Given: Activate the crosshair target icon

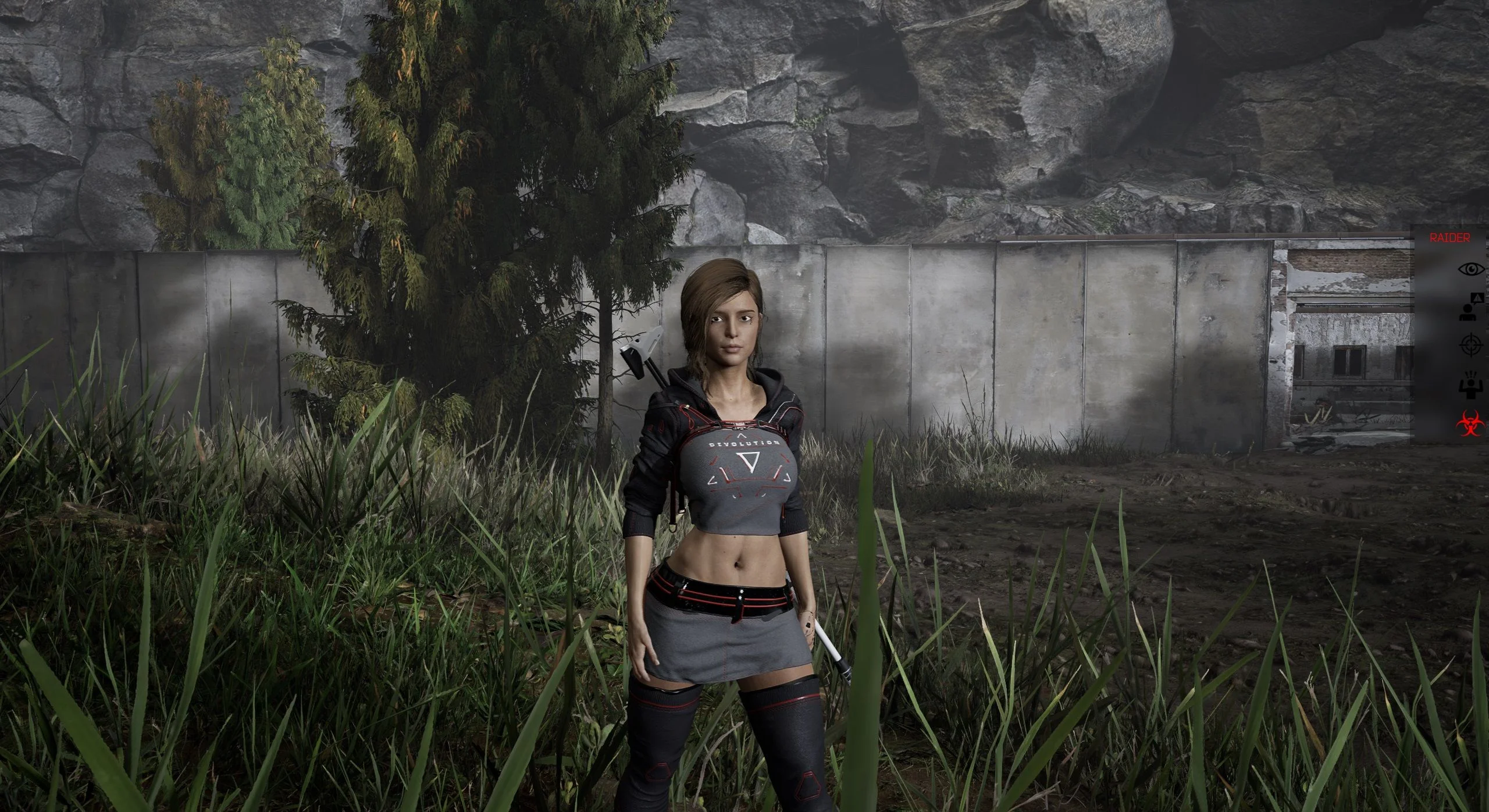Looking at the screenshot, I should tap(1472, 345).
